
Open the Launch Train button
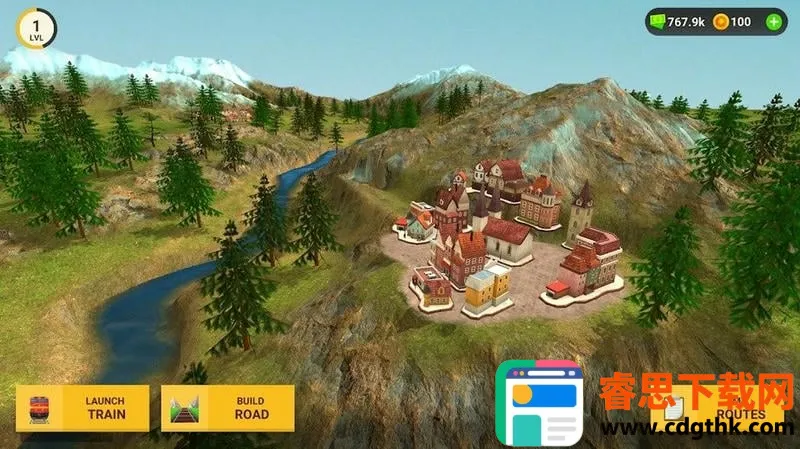tap(83, 408)
